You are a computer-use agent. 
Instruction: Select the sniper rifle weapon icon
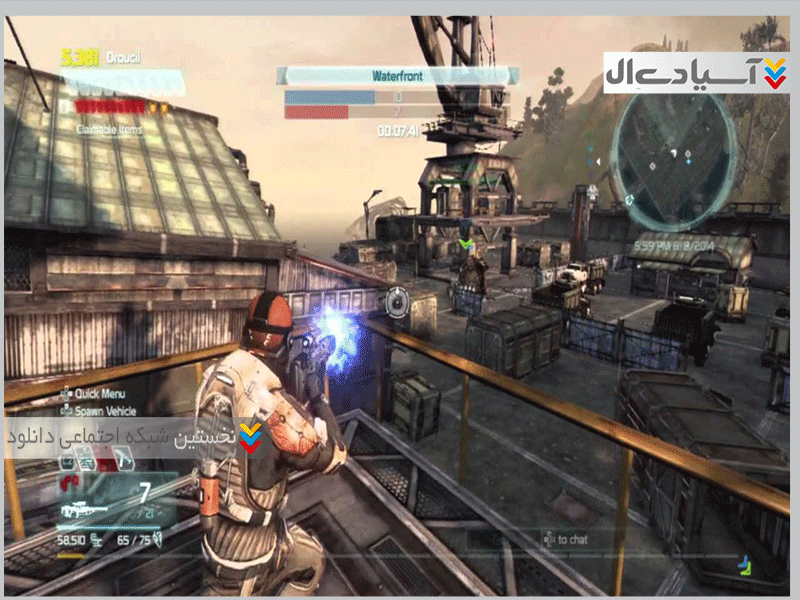click(83, 509)
